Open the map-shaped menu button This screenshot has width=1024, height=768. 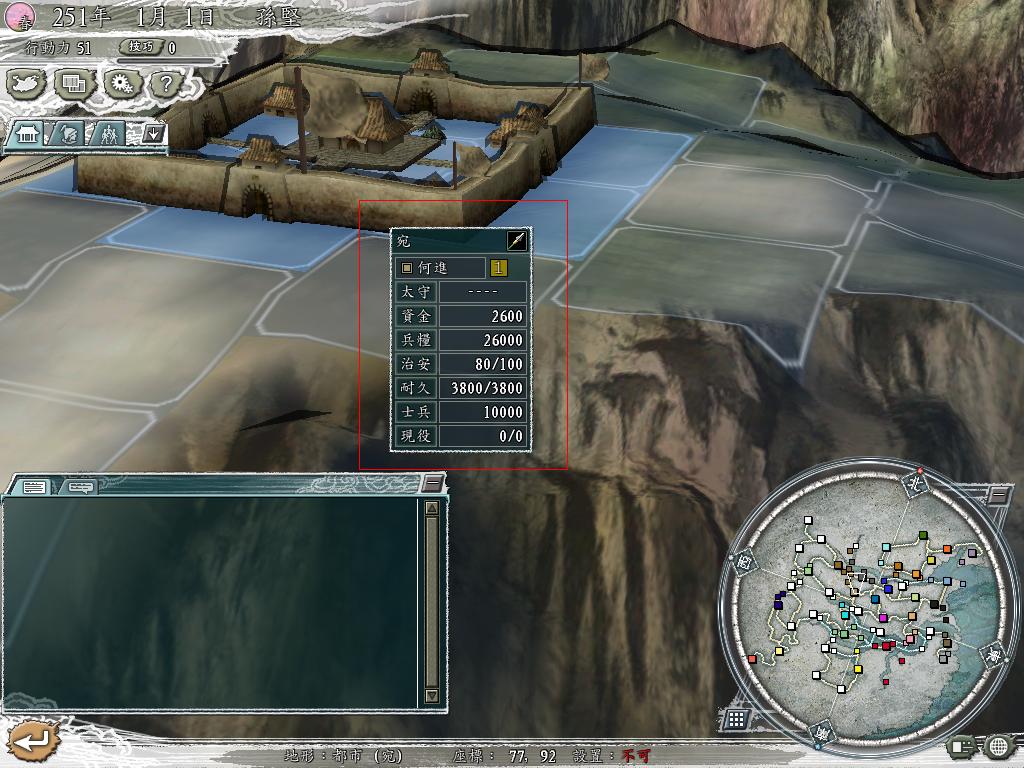(x=27, y=84)
